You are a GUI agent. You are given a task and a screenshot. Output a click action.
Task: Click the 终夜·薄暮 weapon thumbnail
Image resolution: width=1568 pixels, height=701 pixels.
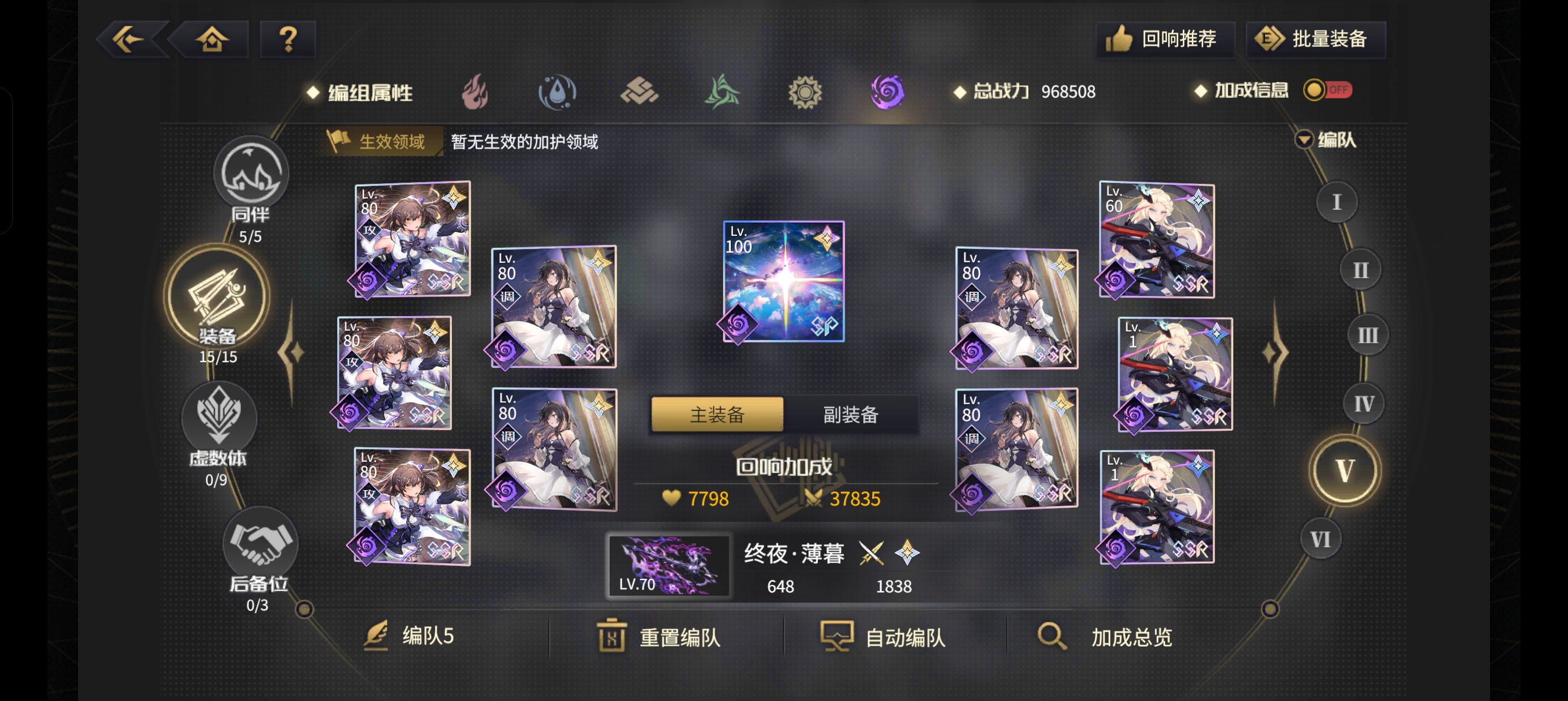[x=670, y=566]
